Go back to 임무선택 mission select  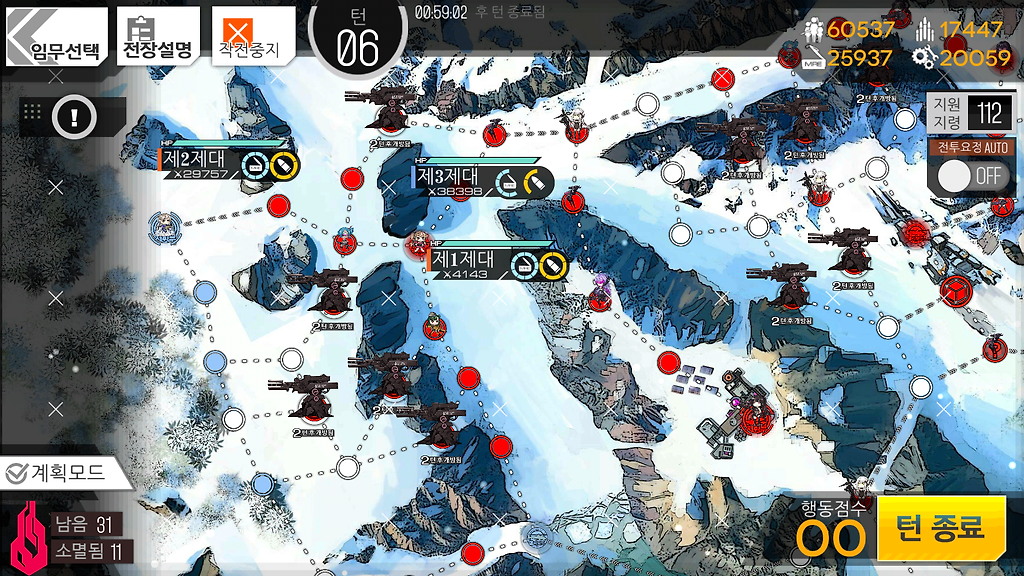[x=57, y=38]
